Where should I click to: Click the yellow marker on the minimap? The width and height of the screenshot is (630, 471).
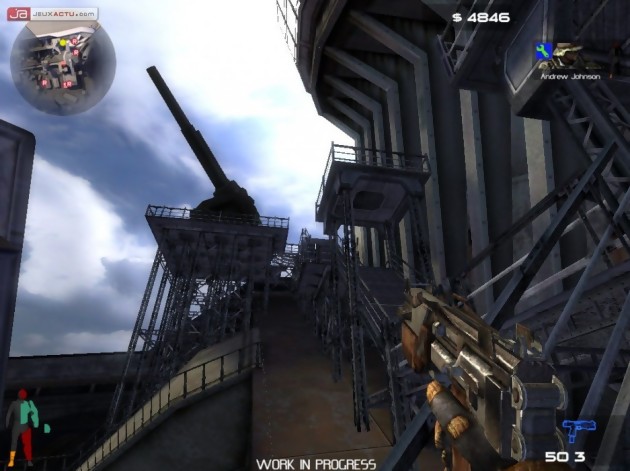coord(61,43)
